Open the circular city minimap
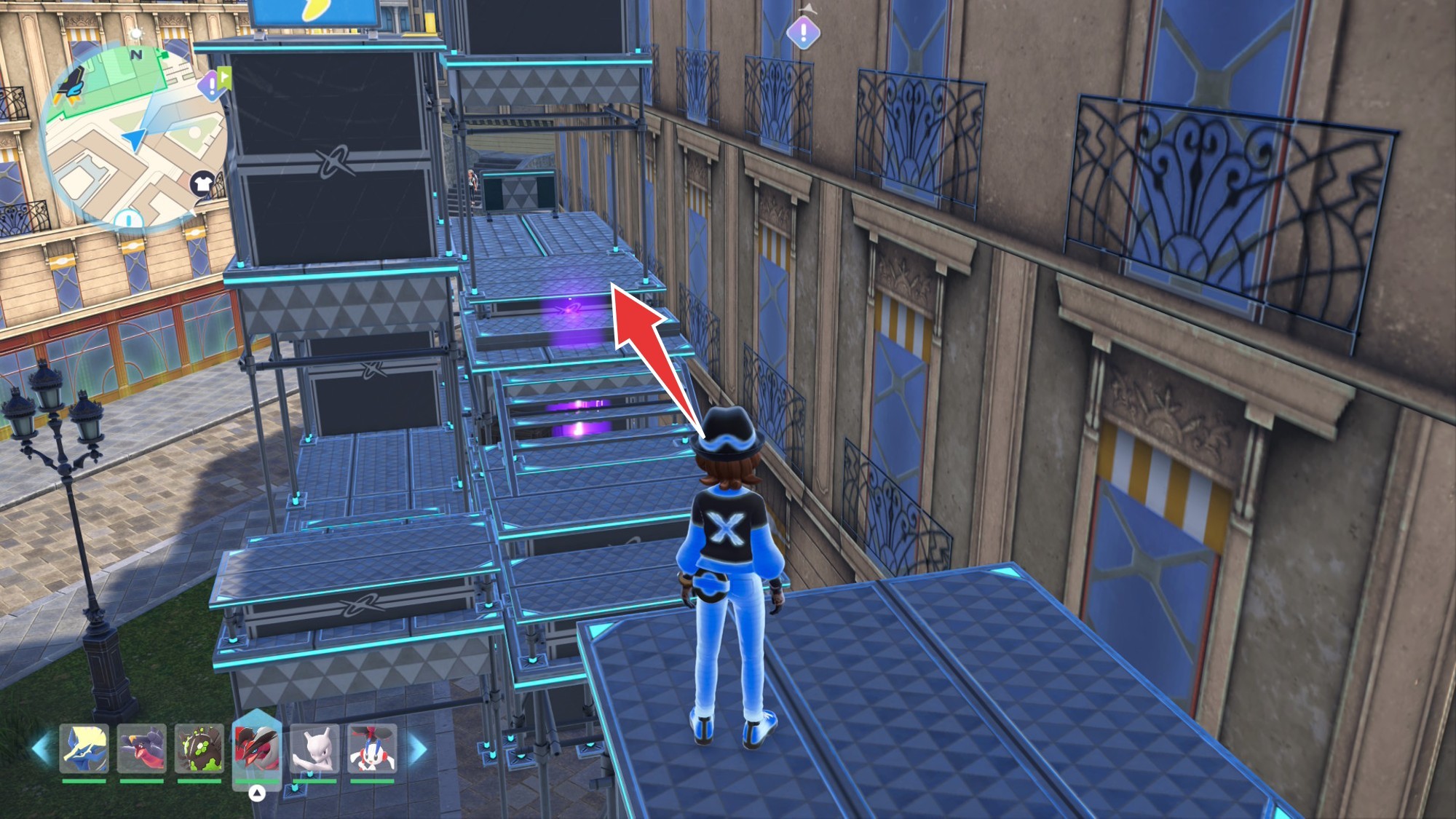1456x819 pixels. (x=135, y=138)
